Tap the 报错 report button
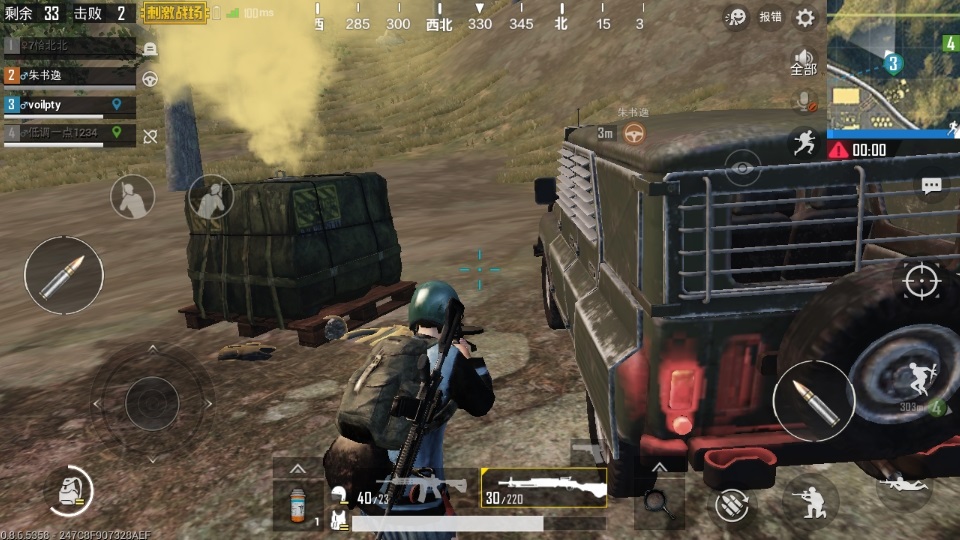 point(770,17)
